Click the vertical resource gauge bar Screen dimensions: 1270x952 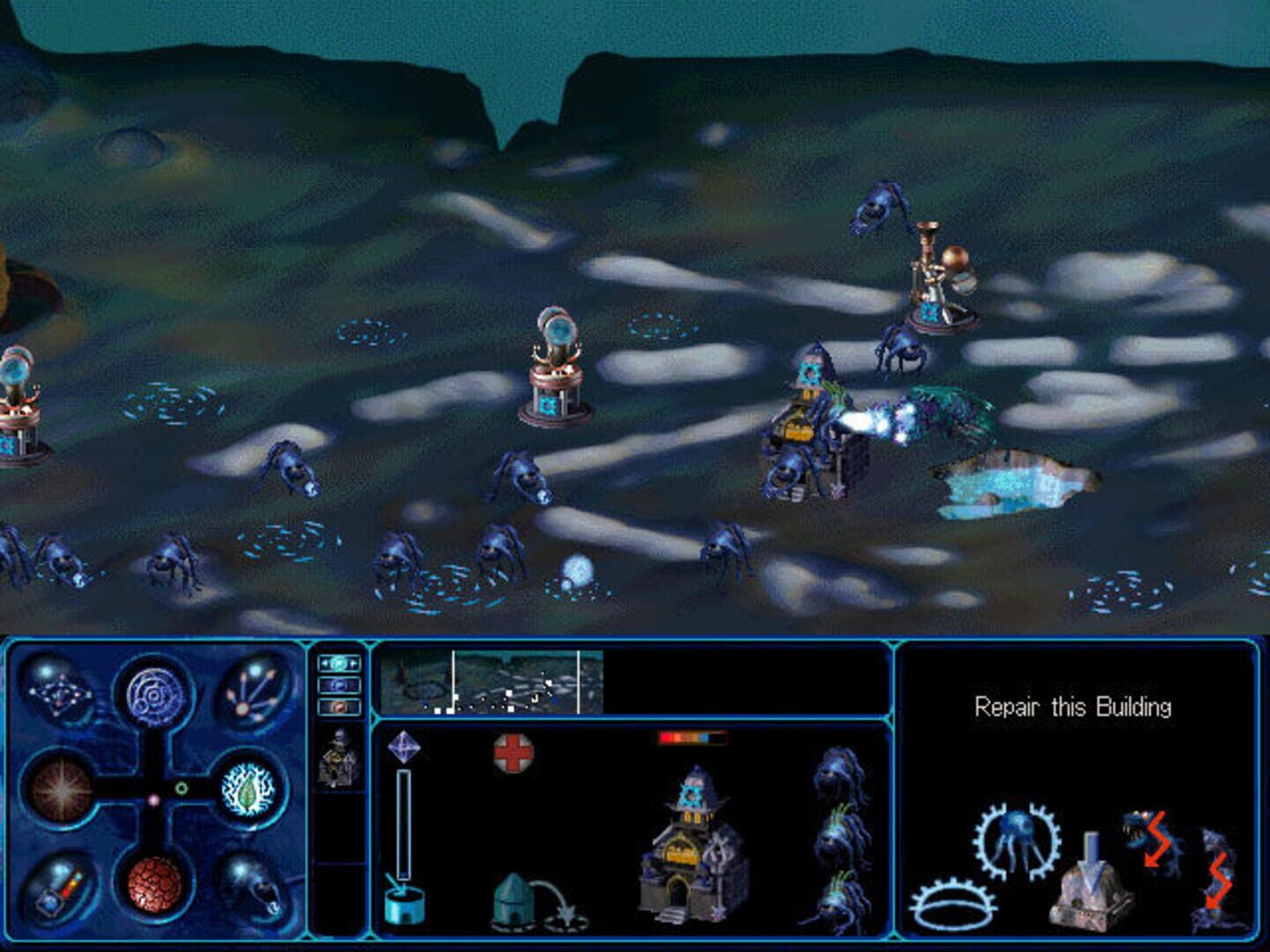coord(403,822)
